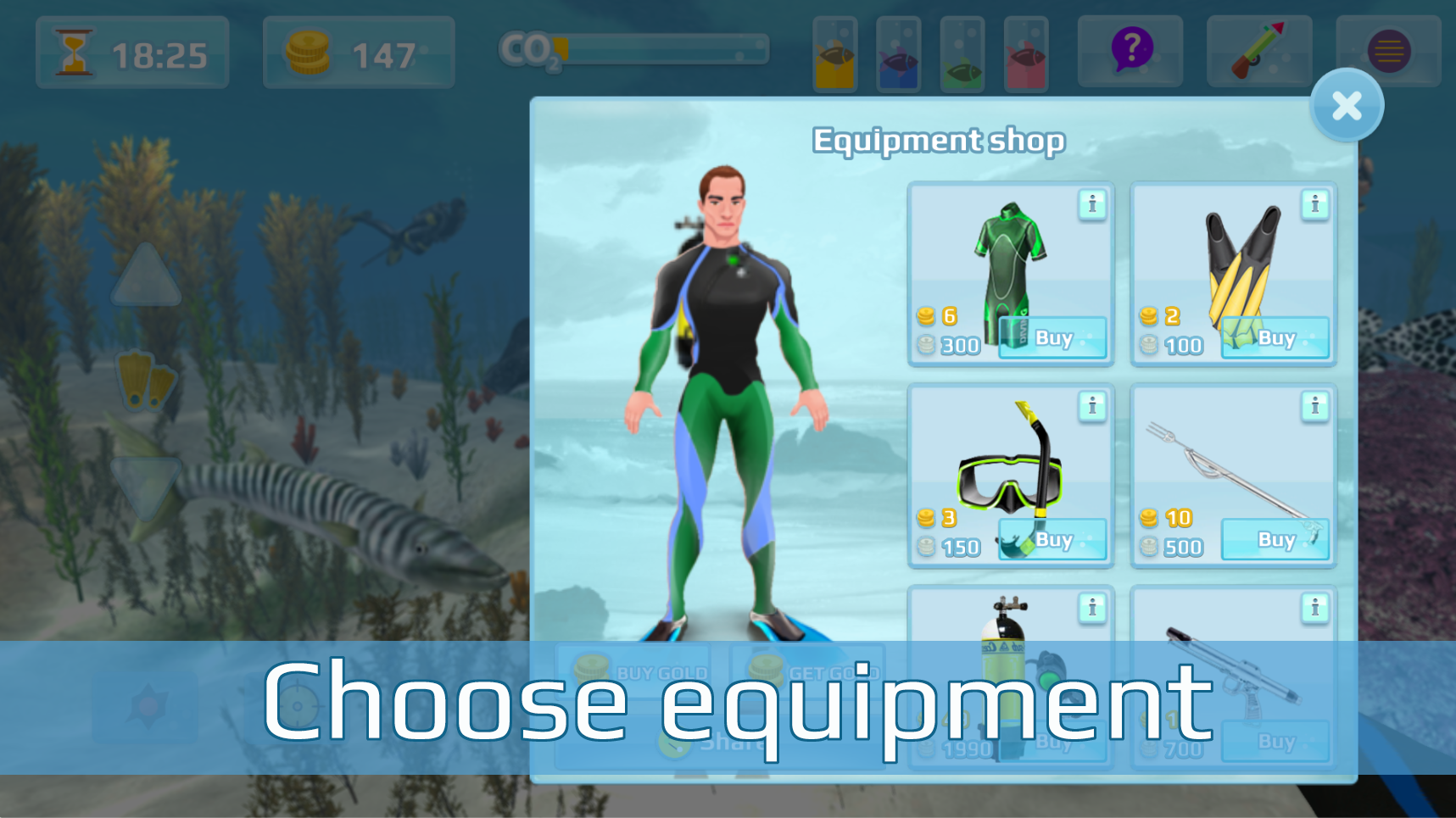Click the Equipment shop title

pyautogui.click(x=938, y=141)
